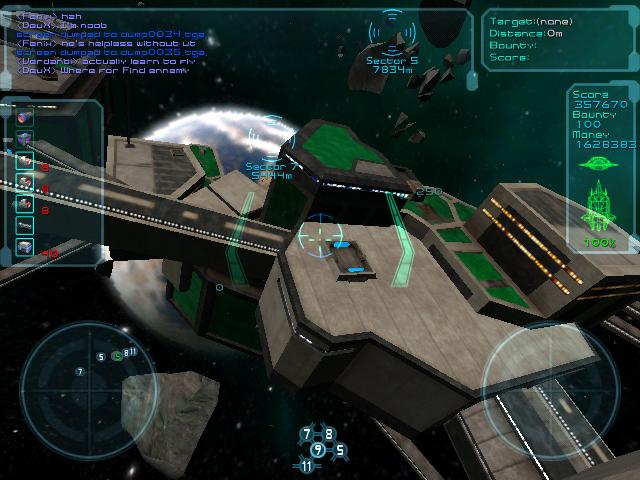This screenshot has width=640, height=480.
Task: Select the top weapon slot in the left panel
Action: (x=24, y=117)
